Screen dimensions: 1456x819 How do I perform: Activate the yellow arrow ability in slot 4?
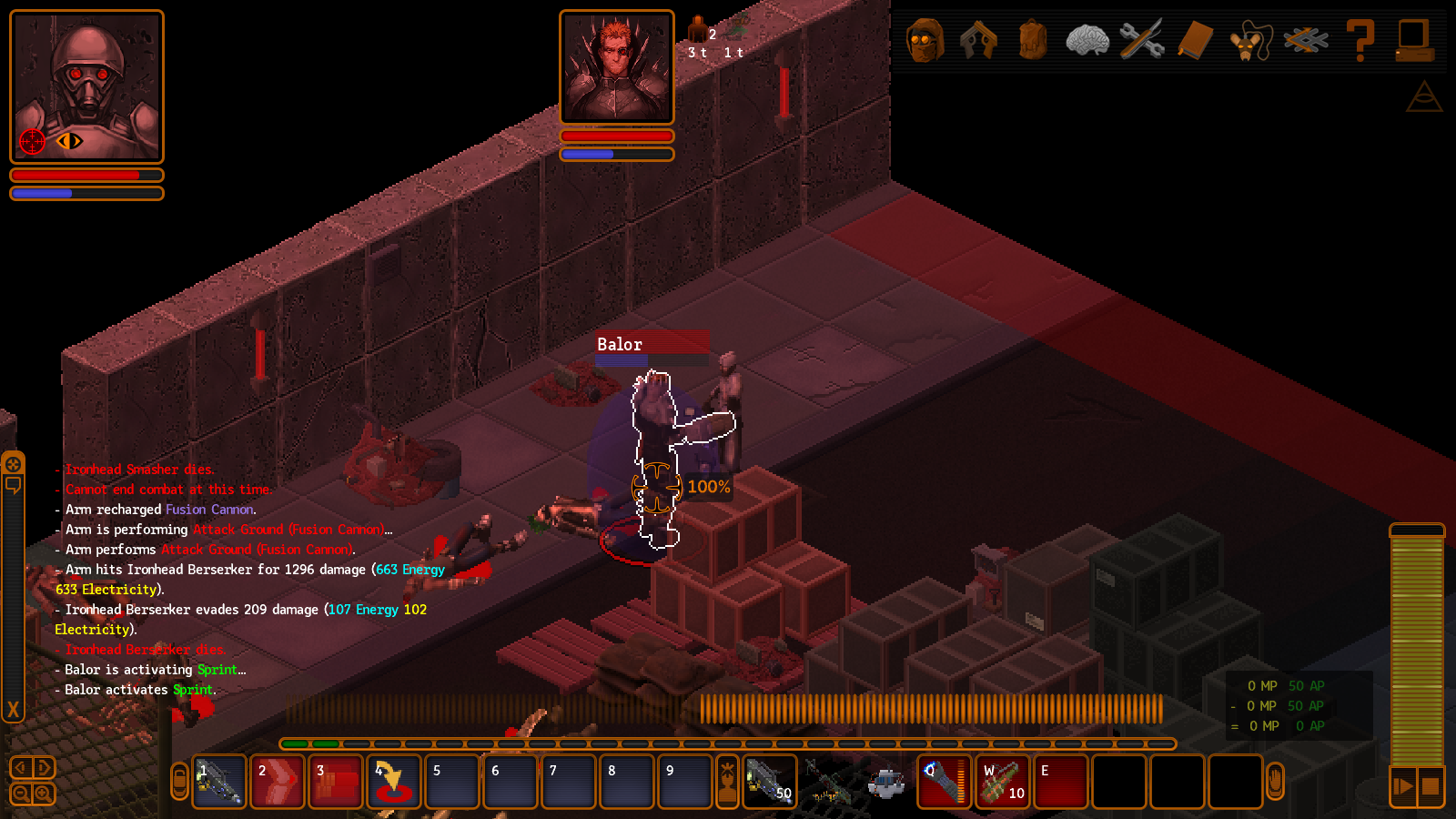(x=394, y=782)
